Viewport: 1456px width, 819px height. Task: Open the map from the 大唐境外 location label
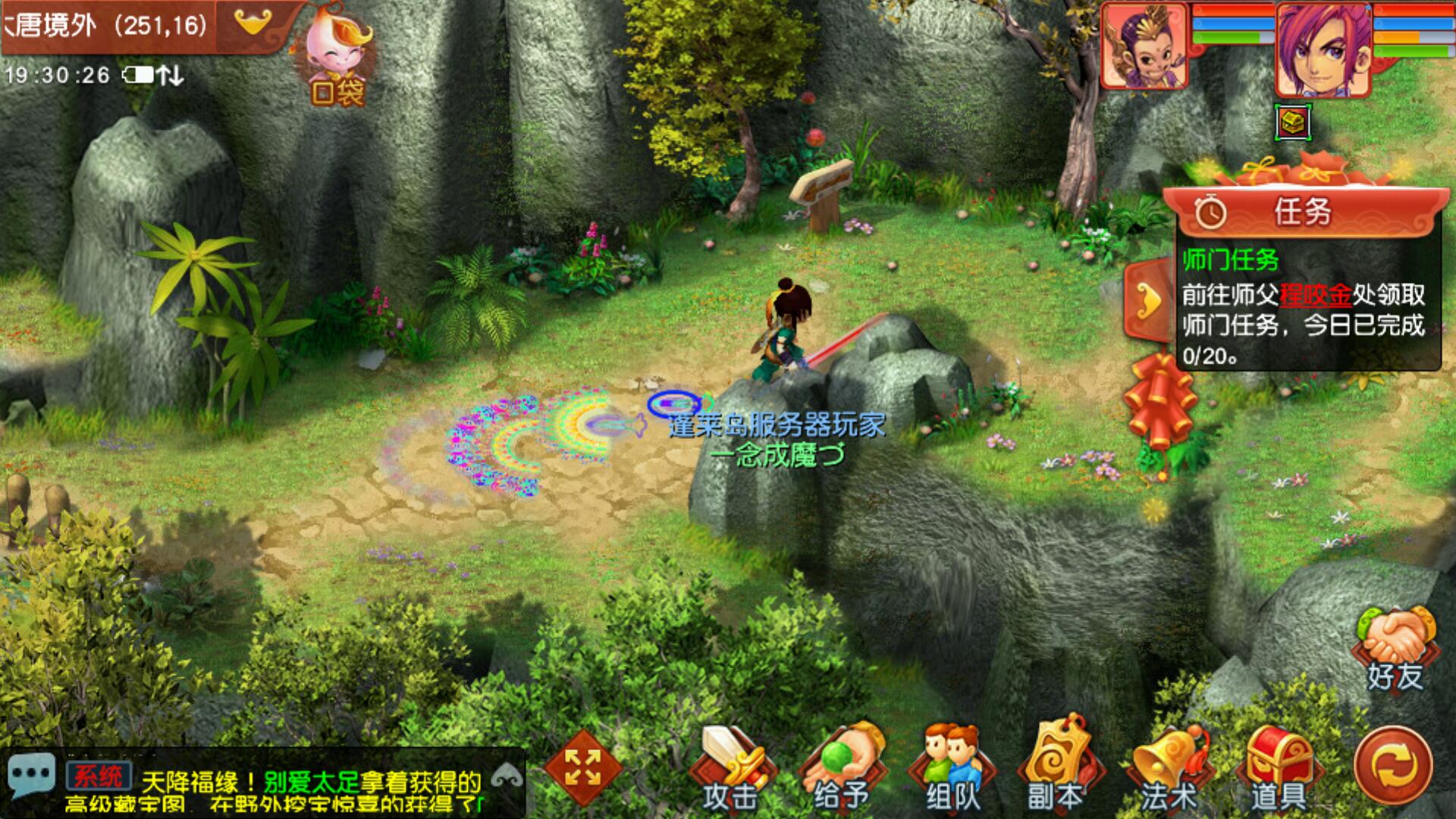point(106,26)
